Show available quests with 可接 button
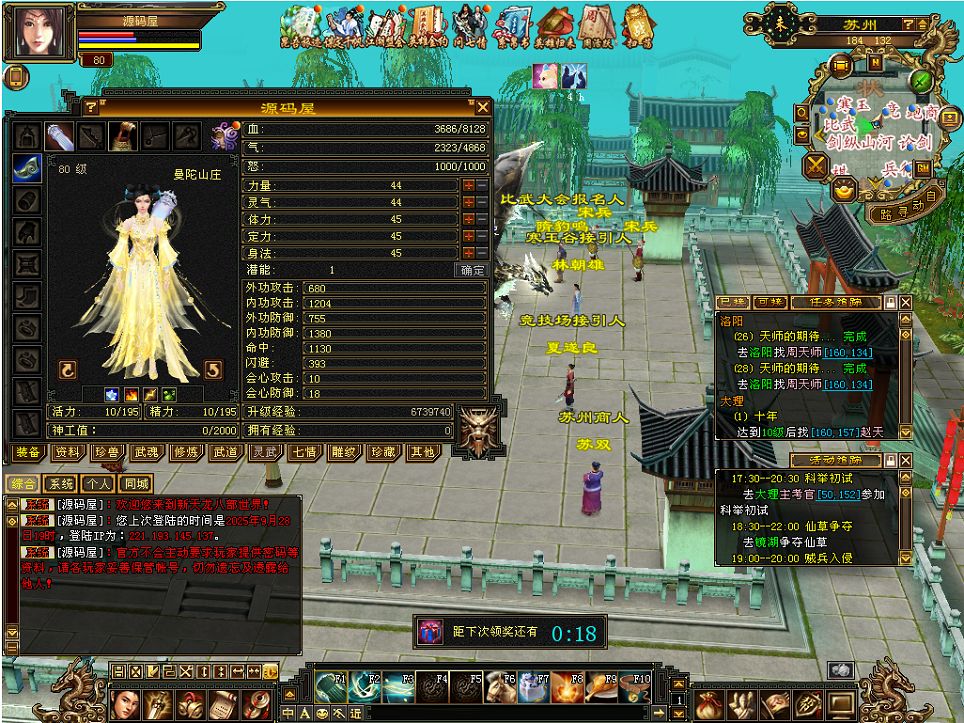 click(771, 302)
